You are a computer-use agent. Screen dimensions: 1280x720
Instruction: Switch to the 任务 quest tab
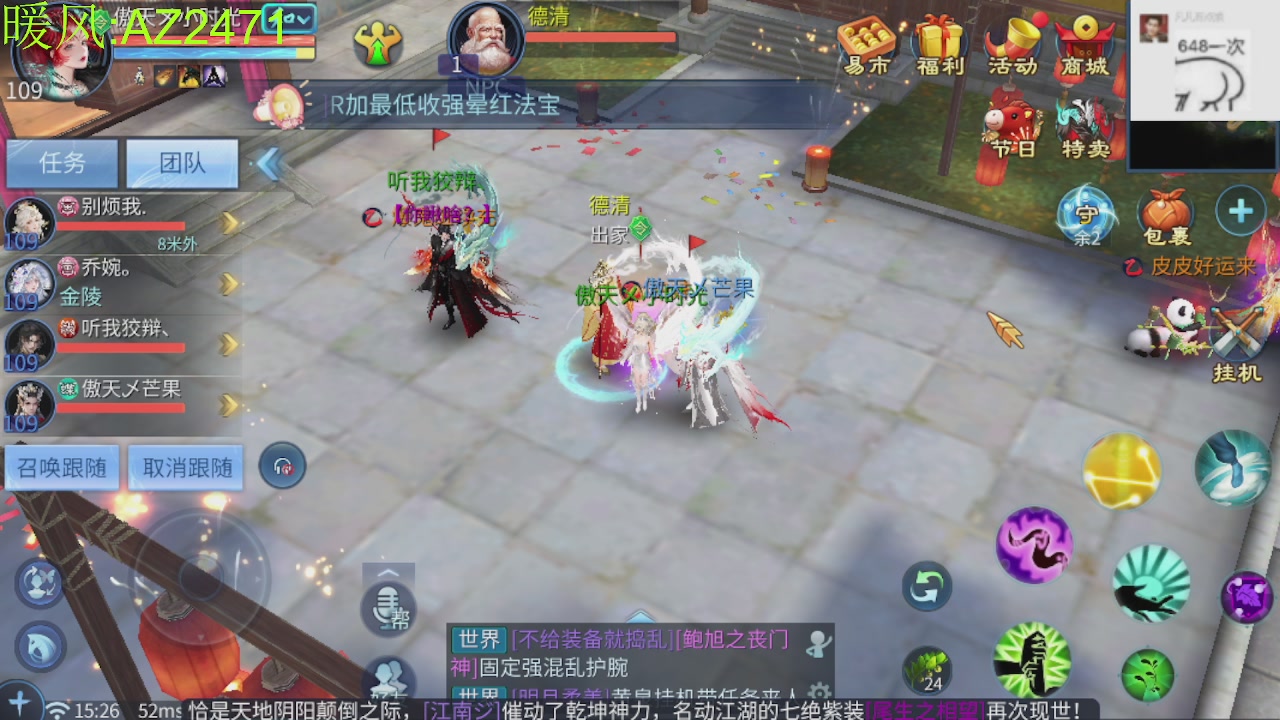pos(60,163)
